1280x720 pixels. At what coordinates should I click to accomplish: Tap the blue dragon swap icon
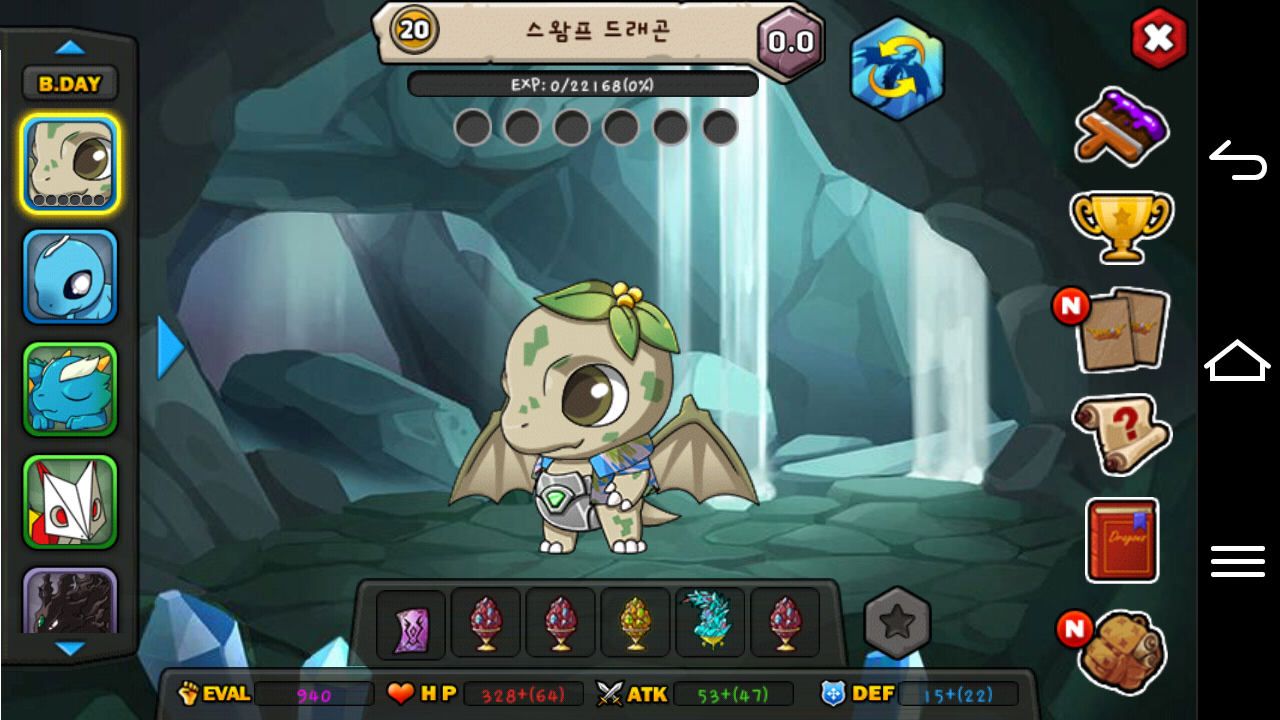[x=897, y=69]
